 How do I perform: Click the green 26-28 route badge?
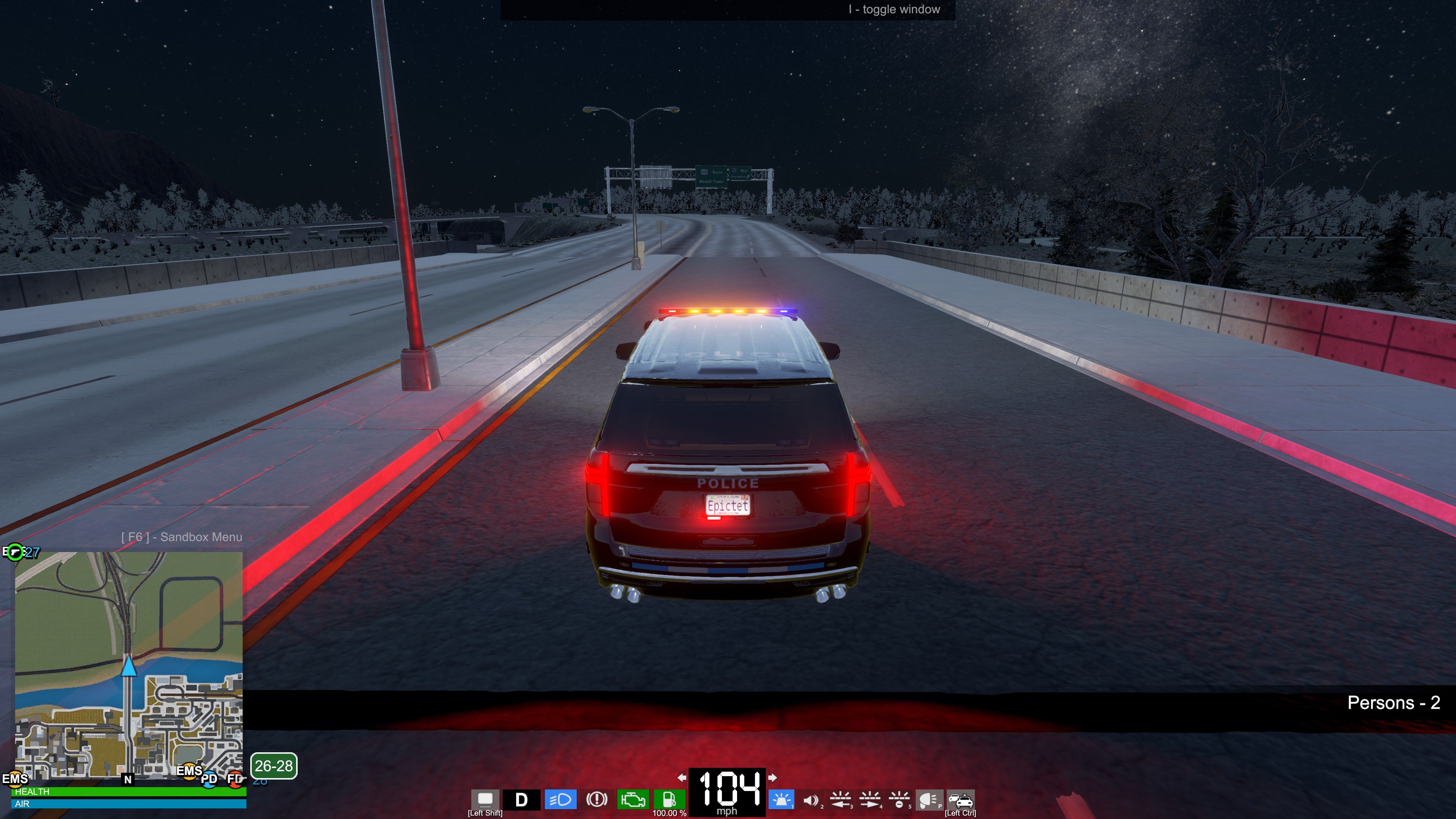(273, 766)
